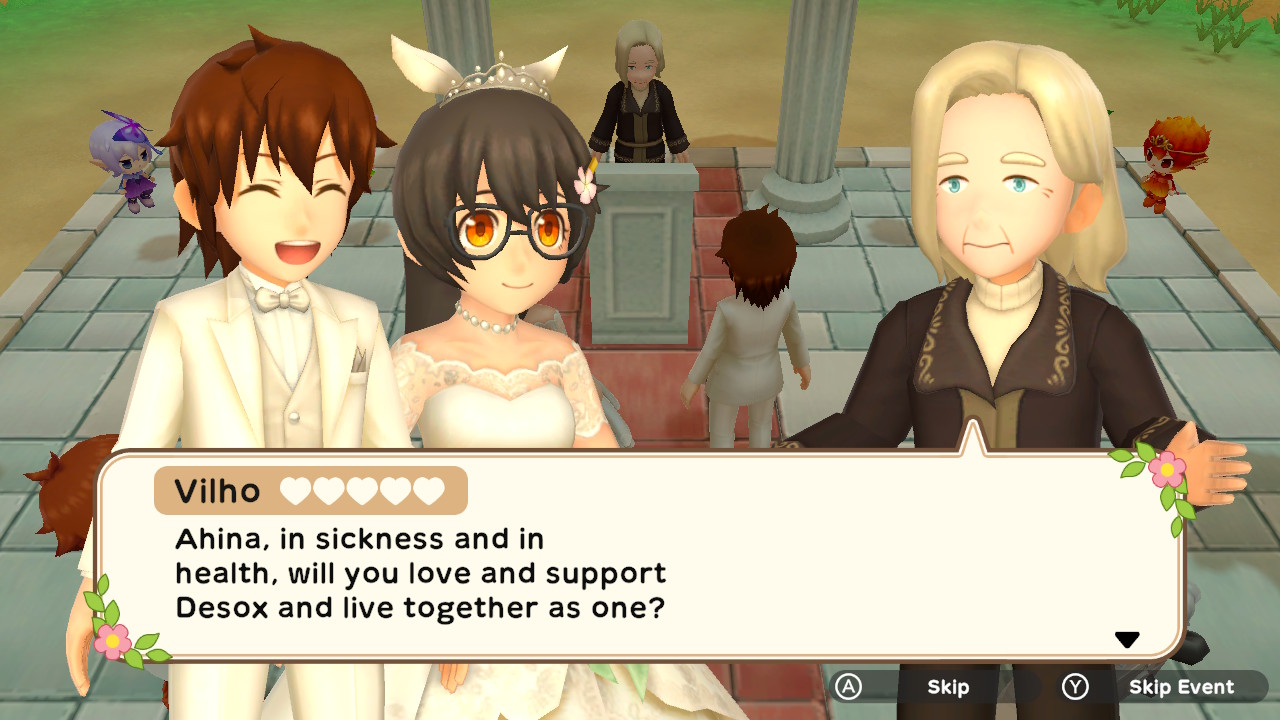Select the Skip Event label next to Y

coord(1183,687)
